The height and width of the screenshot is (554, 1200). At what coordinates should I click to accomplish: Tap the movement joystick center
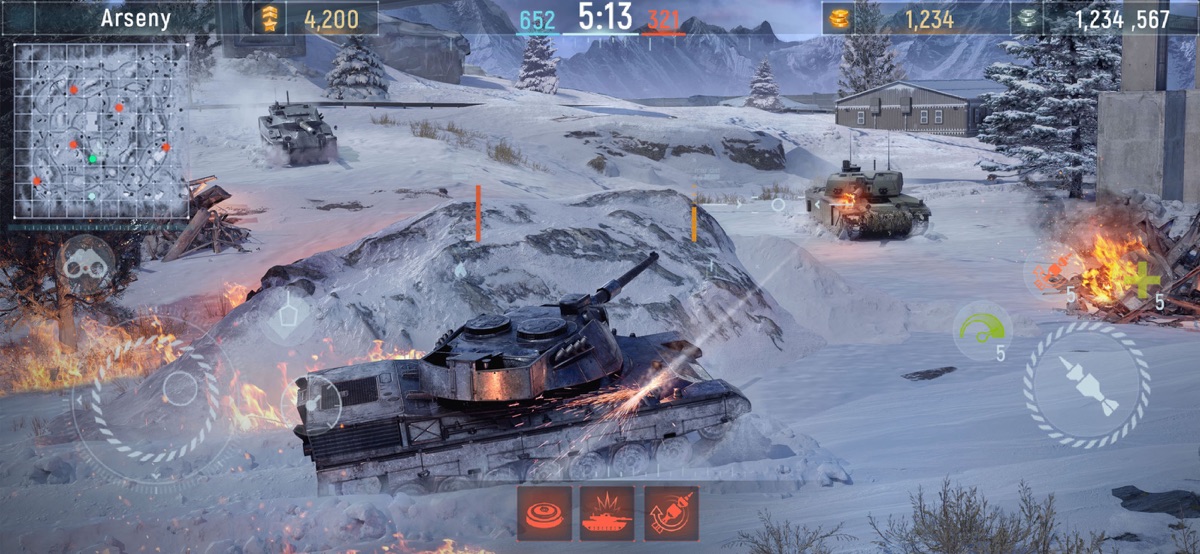click(180, 388)
